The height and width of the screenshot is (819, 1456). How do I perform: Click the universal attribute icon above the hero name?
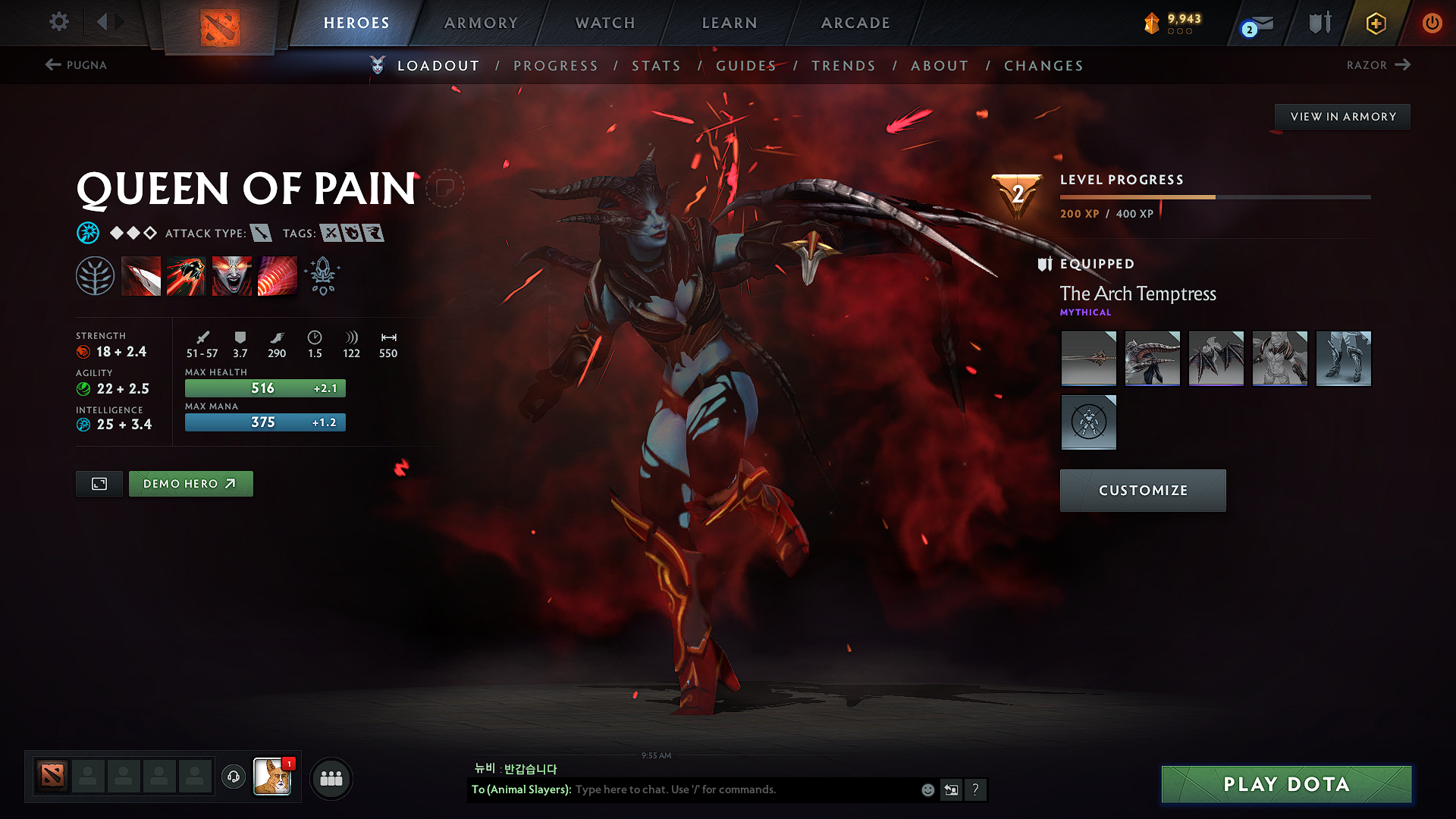point(89,232)
